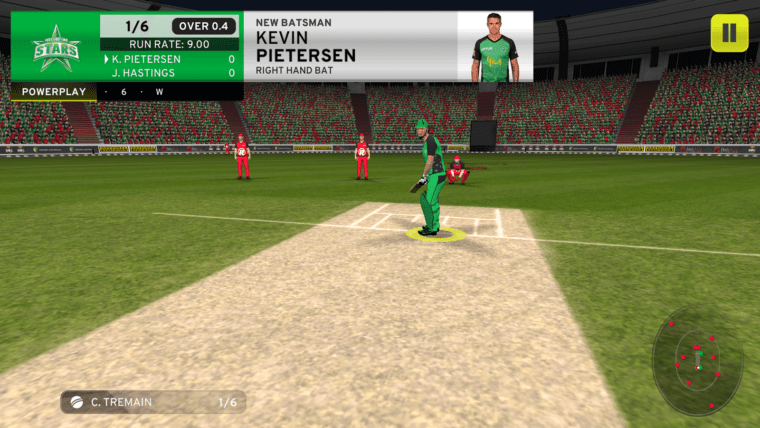Viewport: 760px width, 428px height.
Task: Select J. Hastings in the scorecard
Action: coord(146,73)
